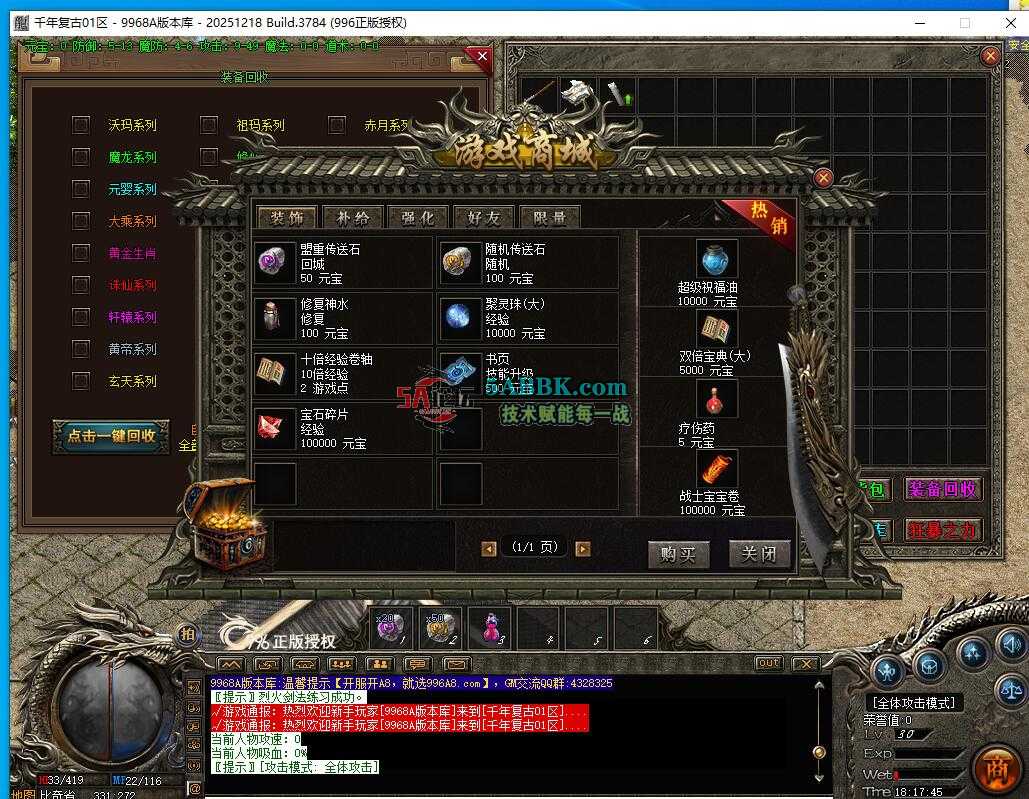The height and width of the screenshot is (799, 1029).
Task: Go to the next shop page arrow
Action: (583, 549)
